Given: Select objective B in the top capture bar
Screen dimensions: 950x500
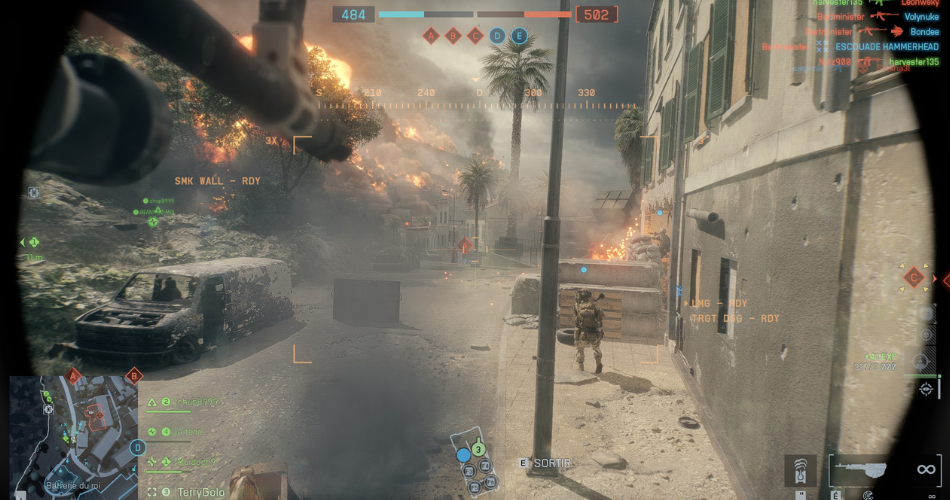Looking at the screenshot, I should tap(453, 36).
